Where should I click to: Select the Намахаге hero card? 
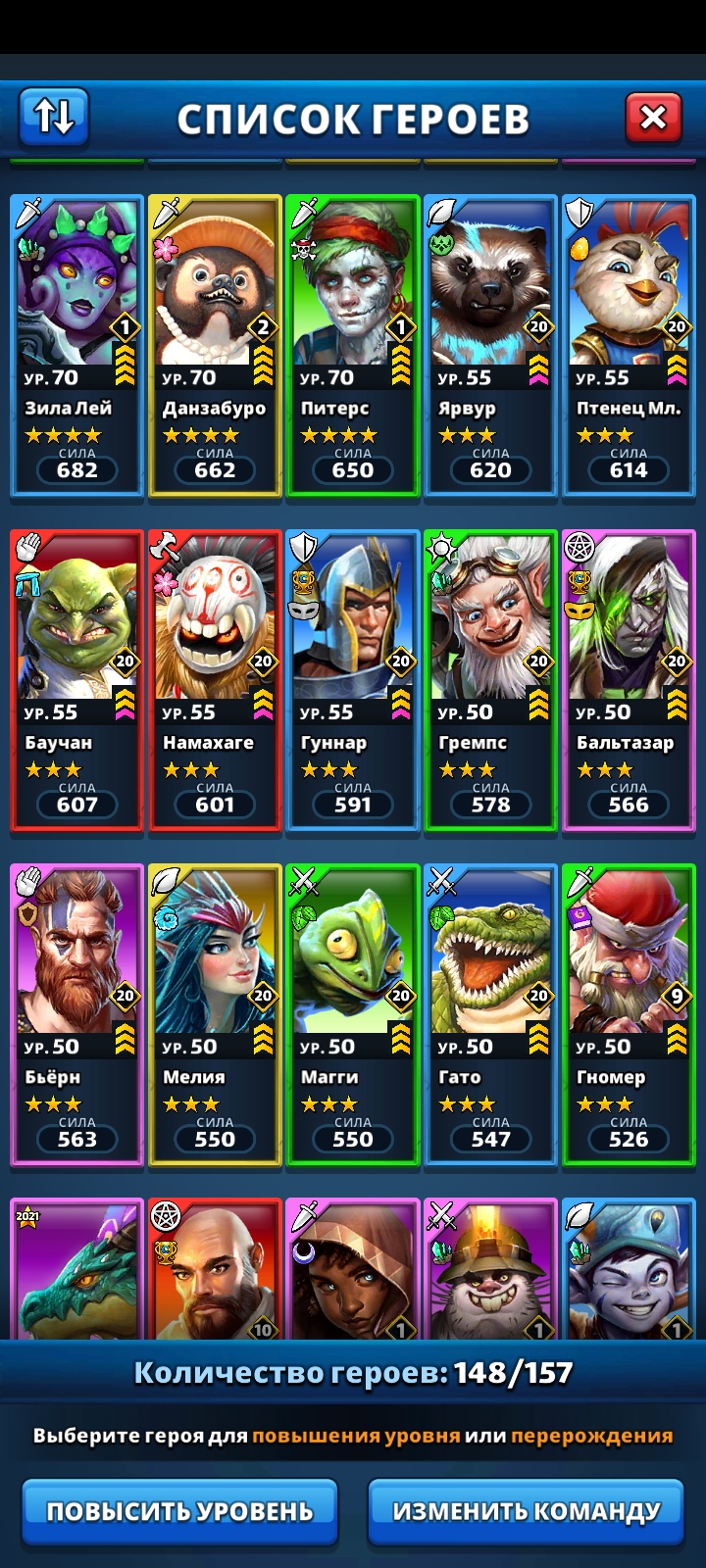tap(215, 680)
